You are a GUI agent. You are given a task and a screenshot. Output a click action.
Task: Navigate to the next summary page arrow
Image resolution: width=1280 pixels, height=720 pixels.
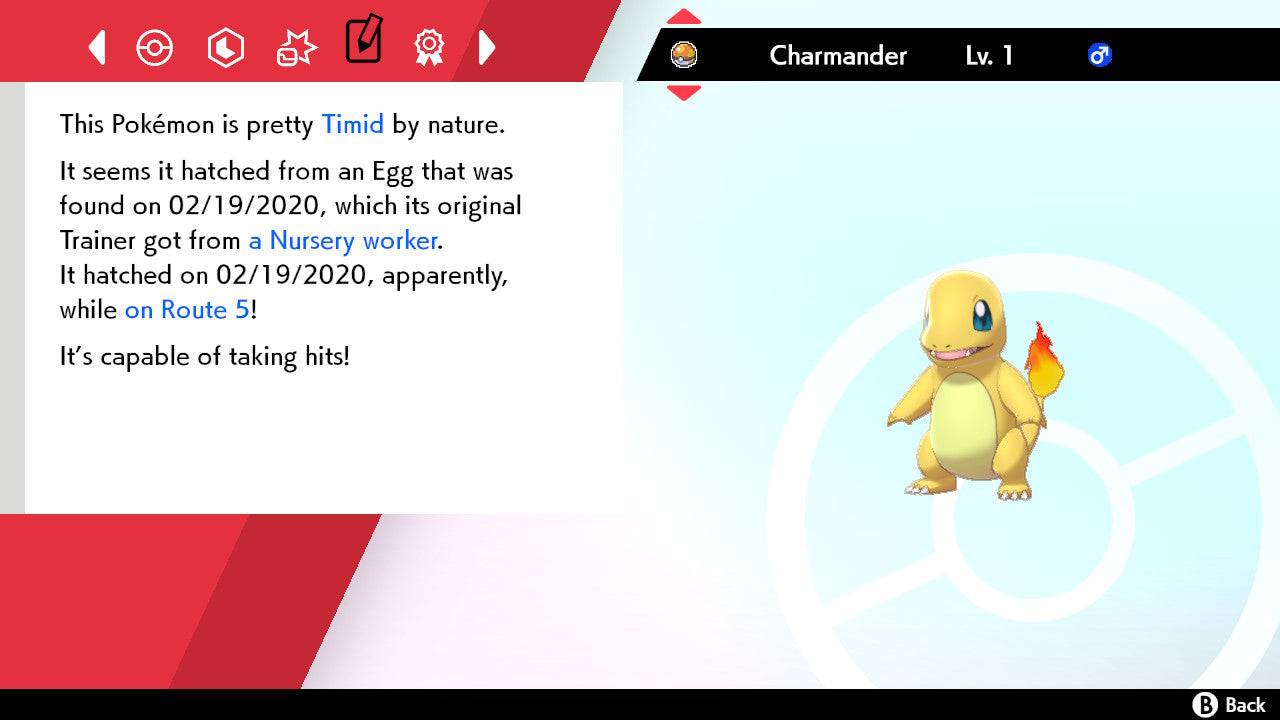click(x=487, y=47)
